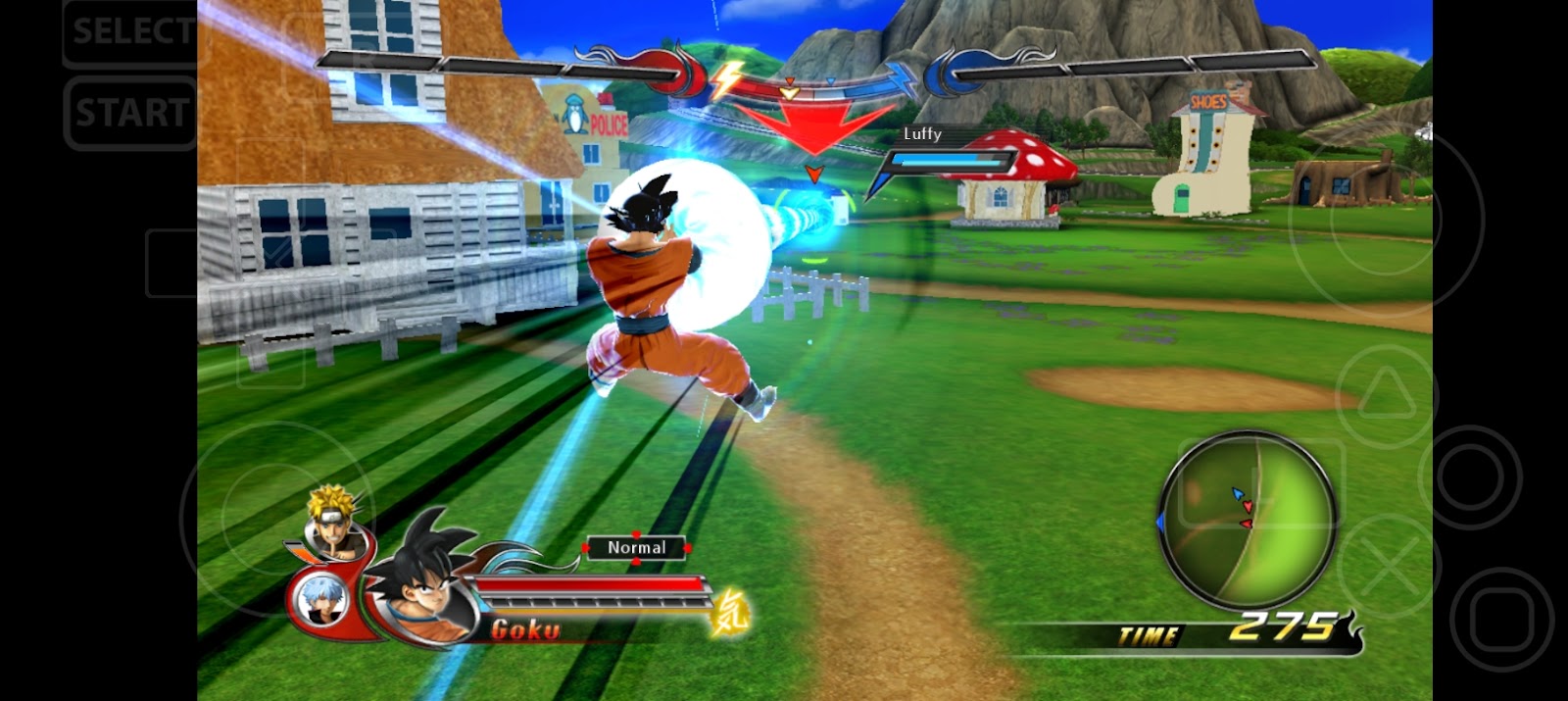Pick the silver-haired partner portrait
The image size is (1568, 701).
click(x=319, y=598)
